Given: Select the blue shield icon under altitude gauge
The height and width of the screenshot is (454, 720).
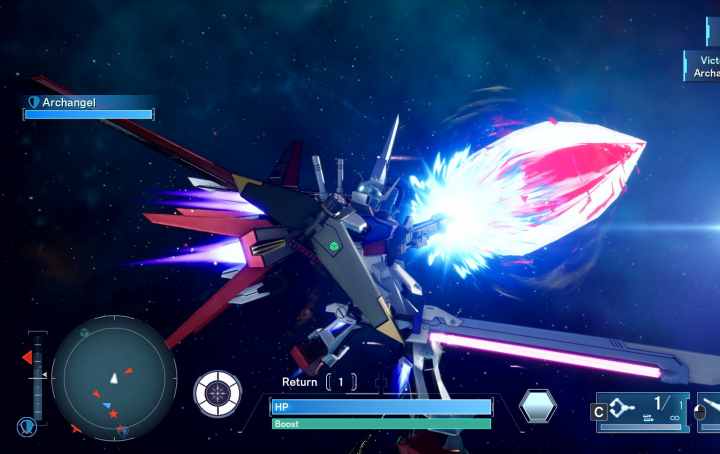Looking at the screenshot, I should click(x=27, y=427).
